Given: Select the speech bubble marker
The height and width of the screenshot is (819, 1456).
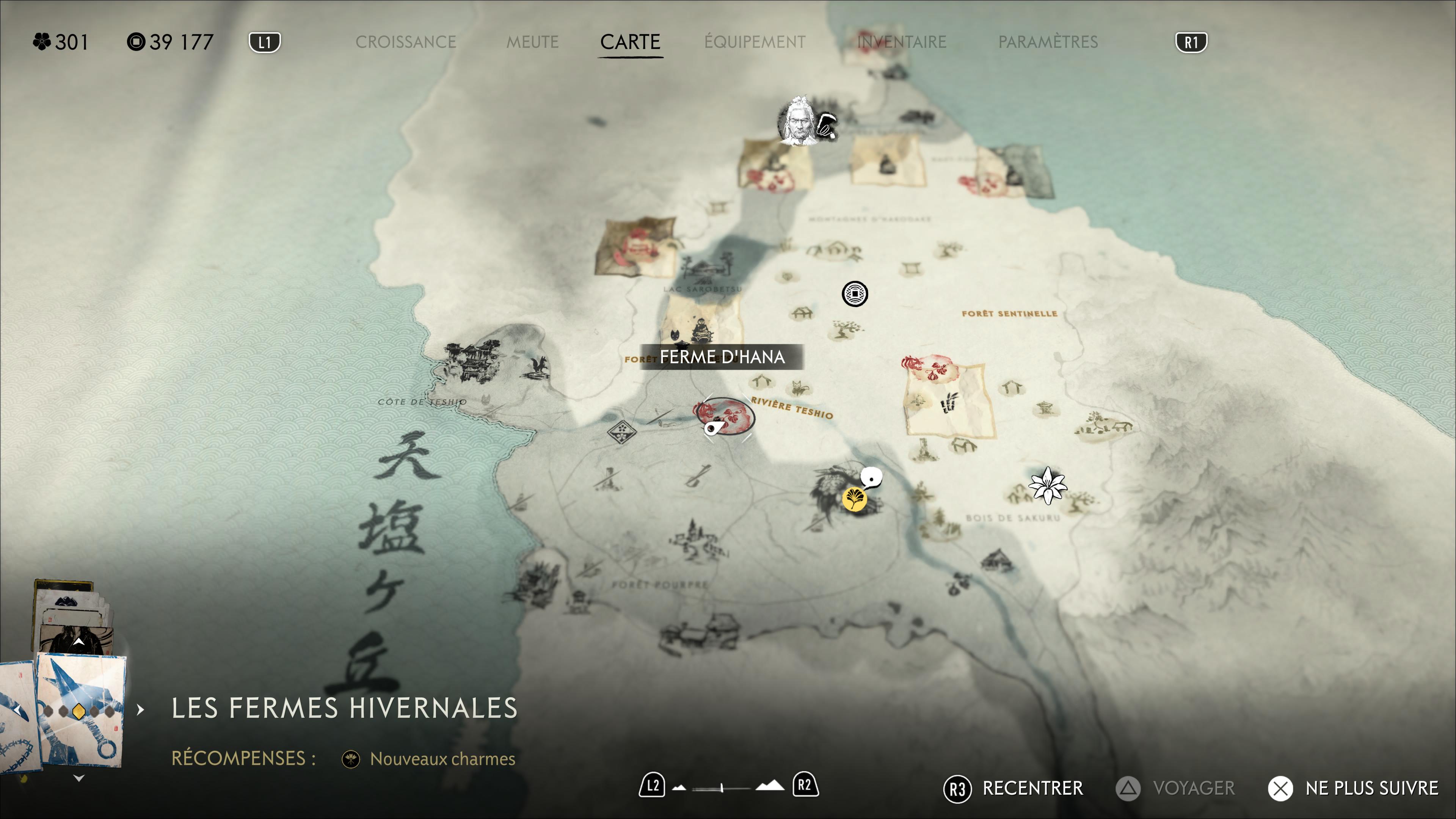Looking at the screenshot, I should [x=872, y=478].
